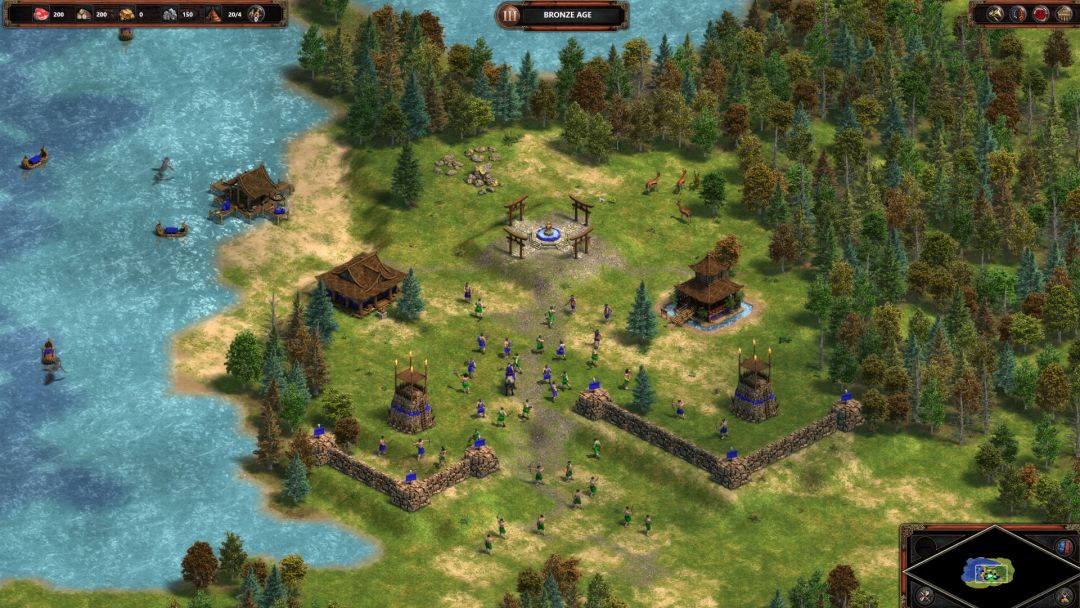Select the yellow-figure minimap mode button
The height and width of the screenshot is (608, 1080).
point(1063,597)
